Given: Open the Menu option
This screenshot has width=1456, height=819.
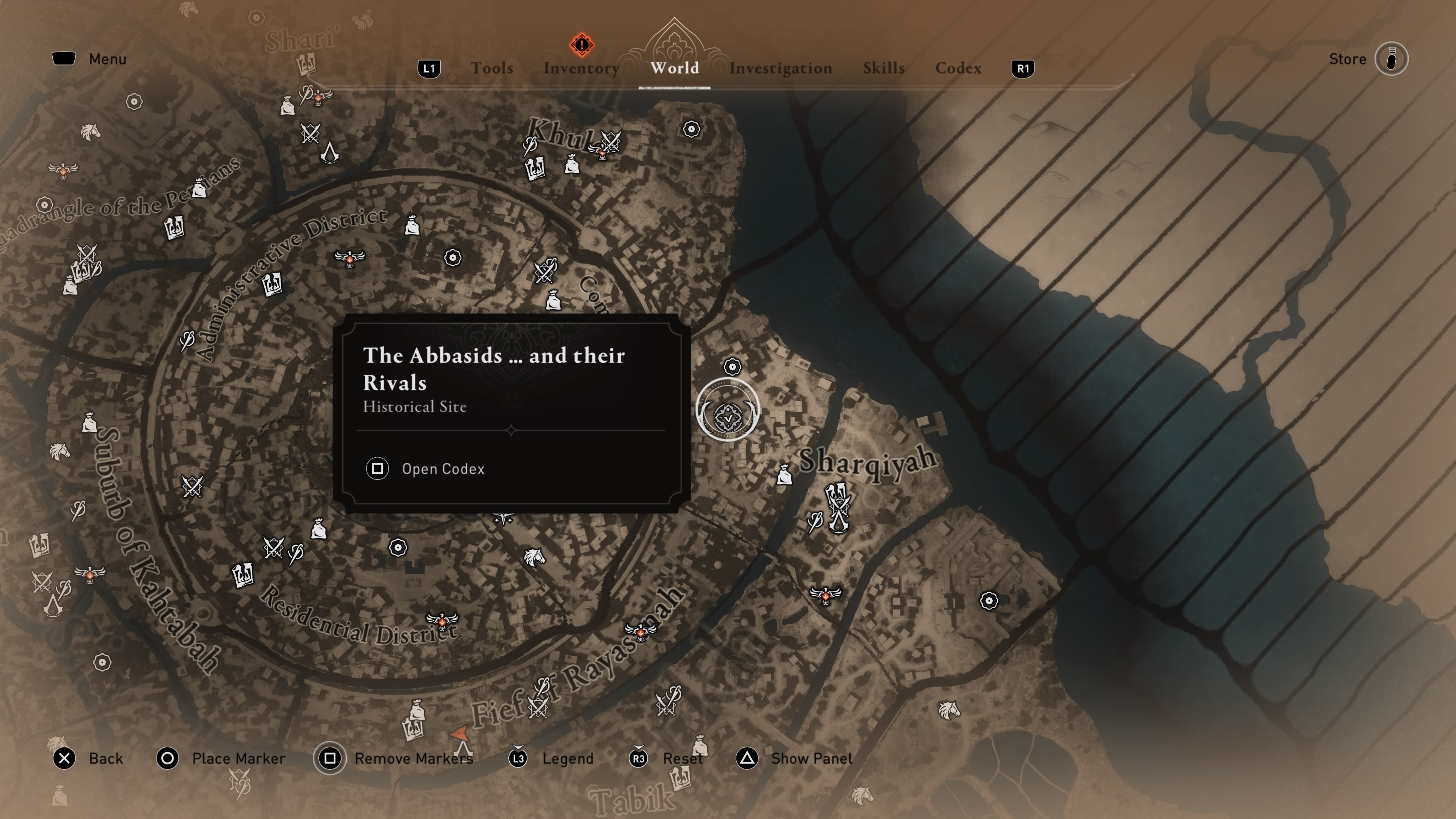Looking at the screenshot, I should coord(90,59).
